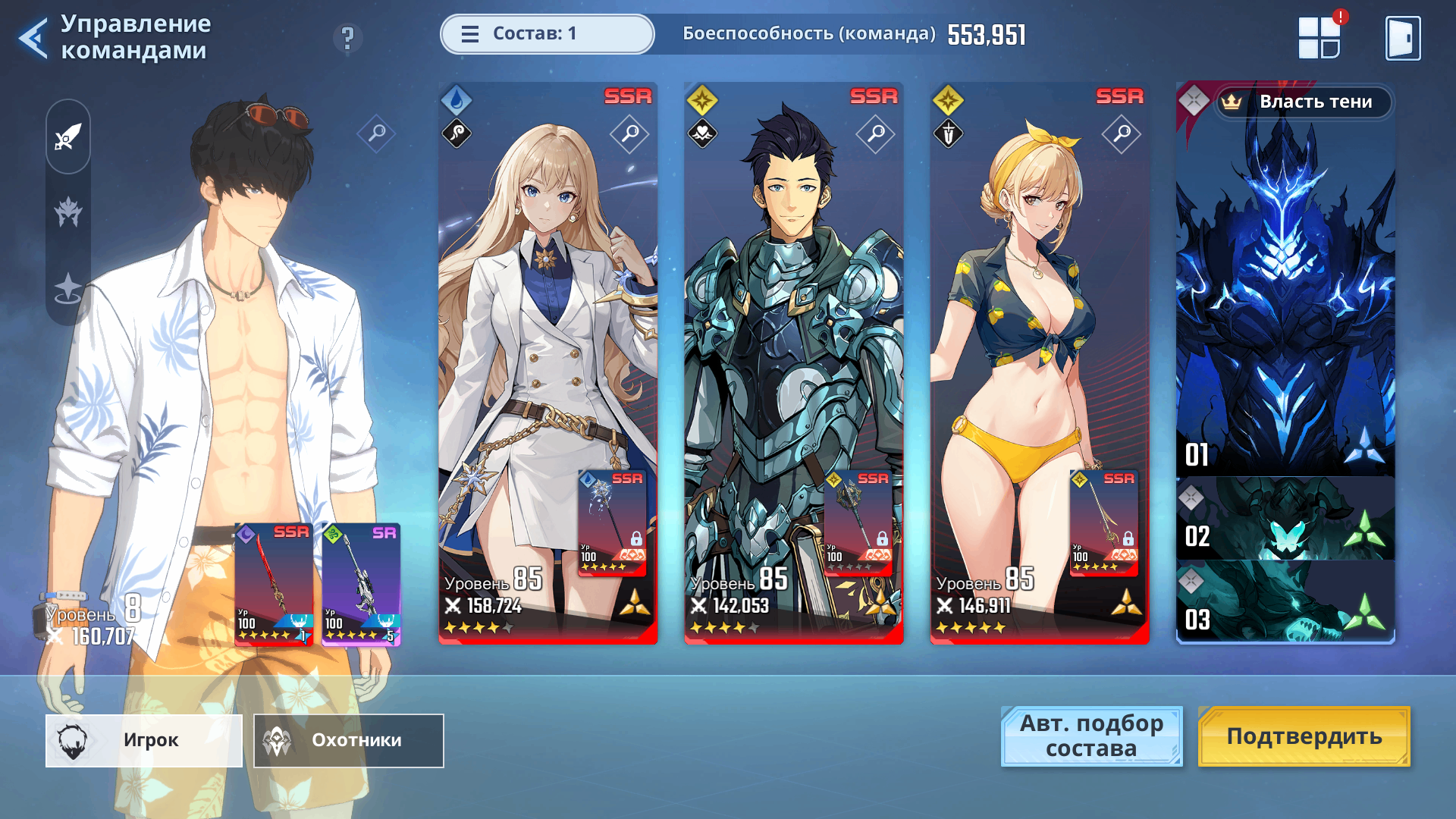
Task: Click the water element icon on the first SSR card
Action: point(458,99)
